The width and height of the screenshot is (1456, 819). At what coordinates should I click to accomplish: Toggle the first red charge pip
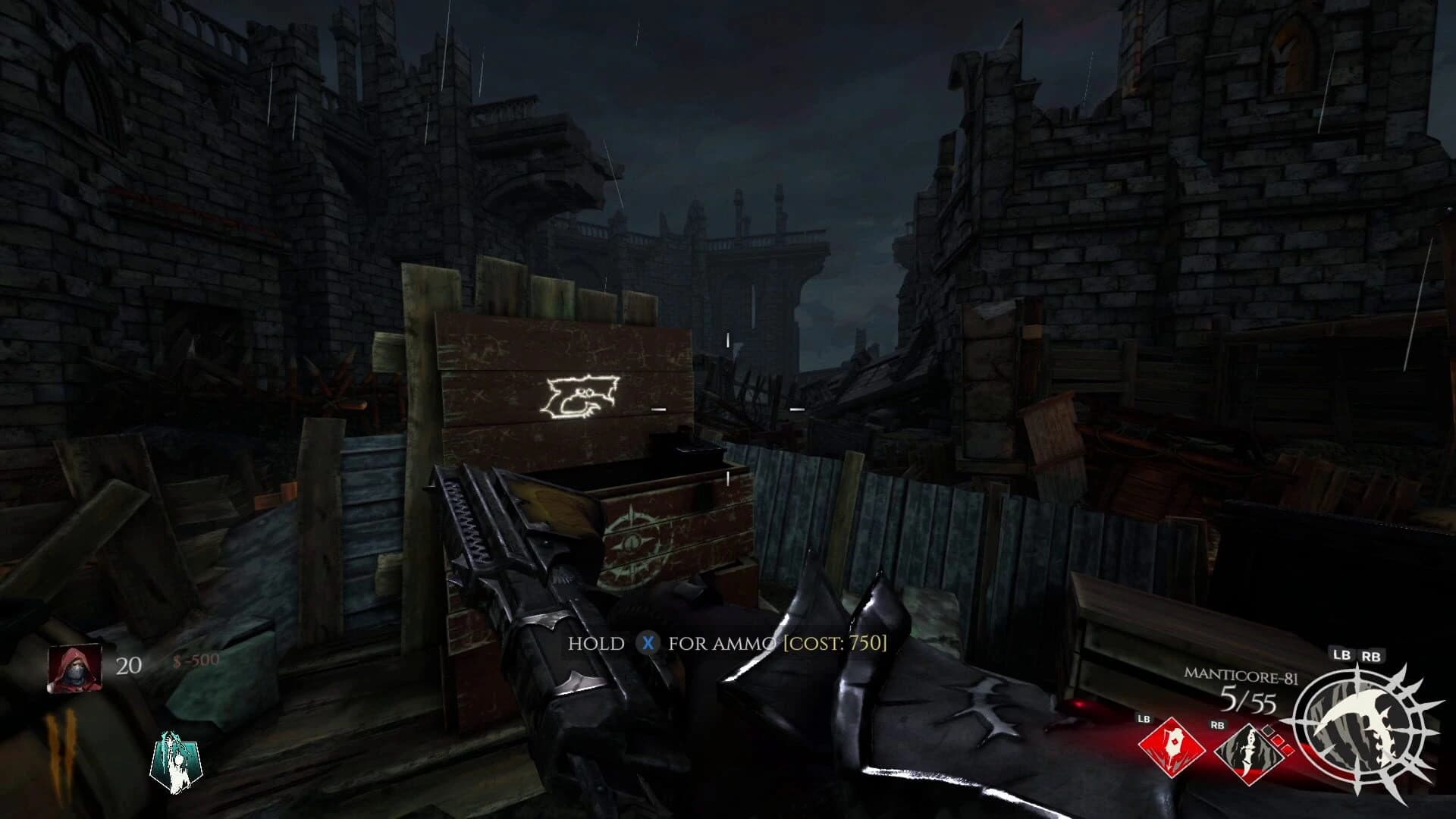click(1268, 731)
